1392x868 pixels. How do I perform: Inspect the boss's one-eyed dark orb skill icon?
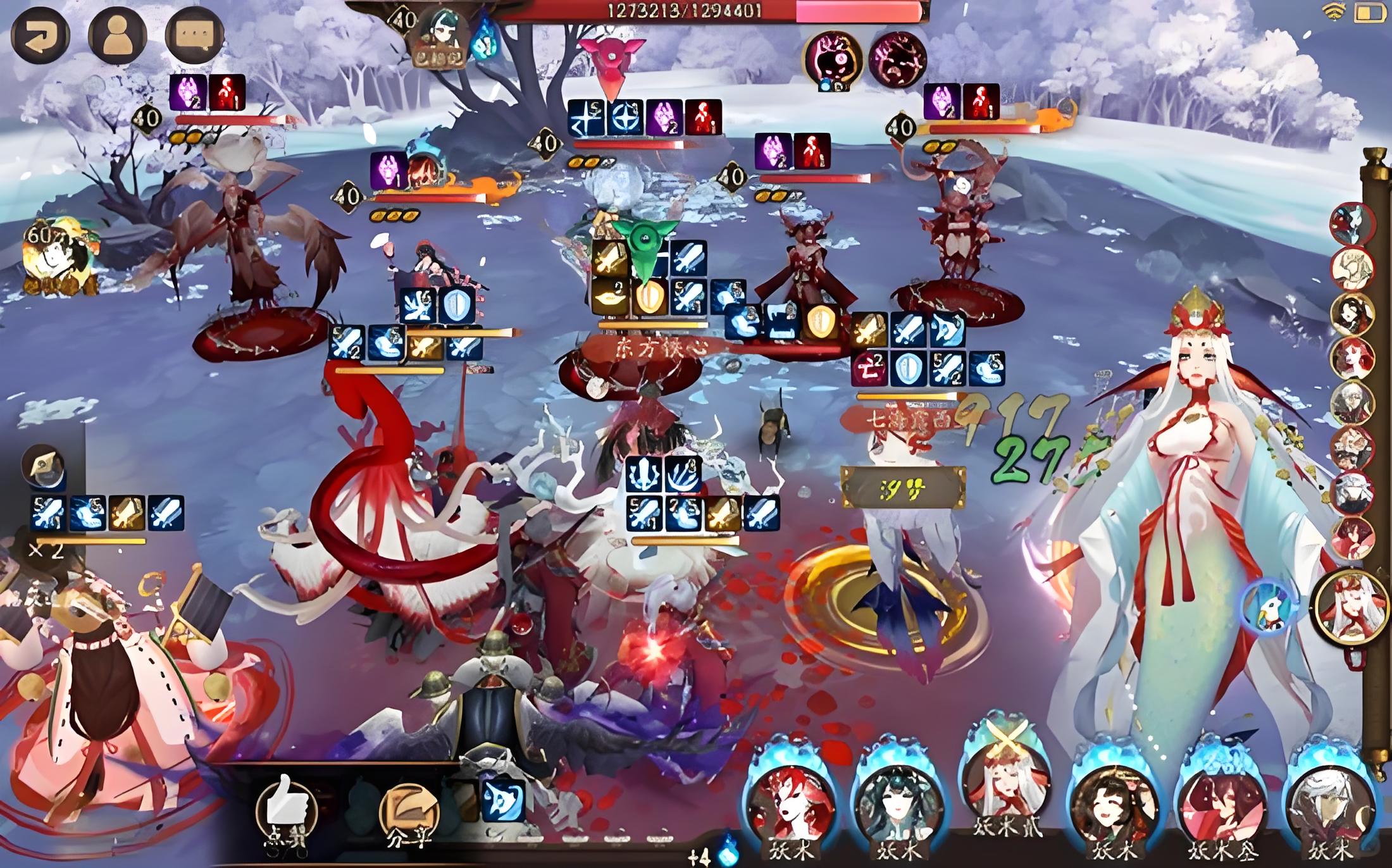tap(833, 59)
